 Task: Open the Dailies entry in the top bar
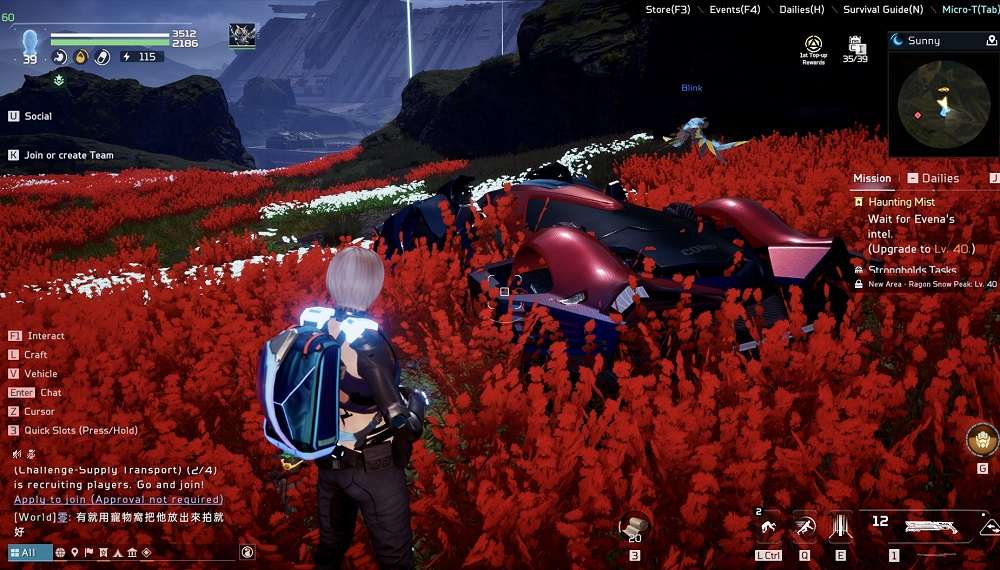pyautogui.click(x=802, y=10)
